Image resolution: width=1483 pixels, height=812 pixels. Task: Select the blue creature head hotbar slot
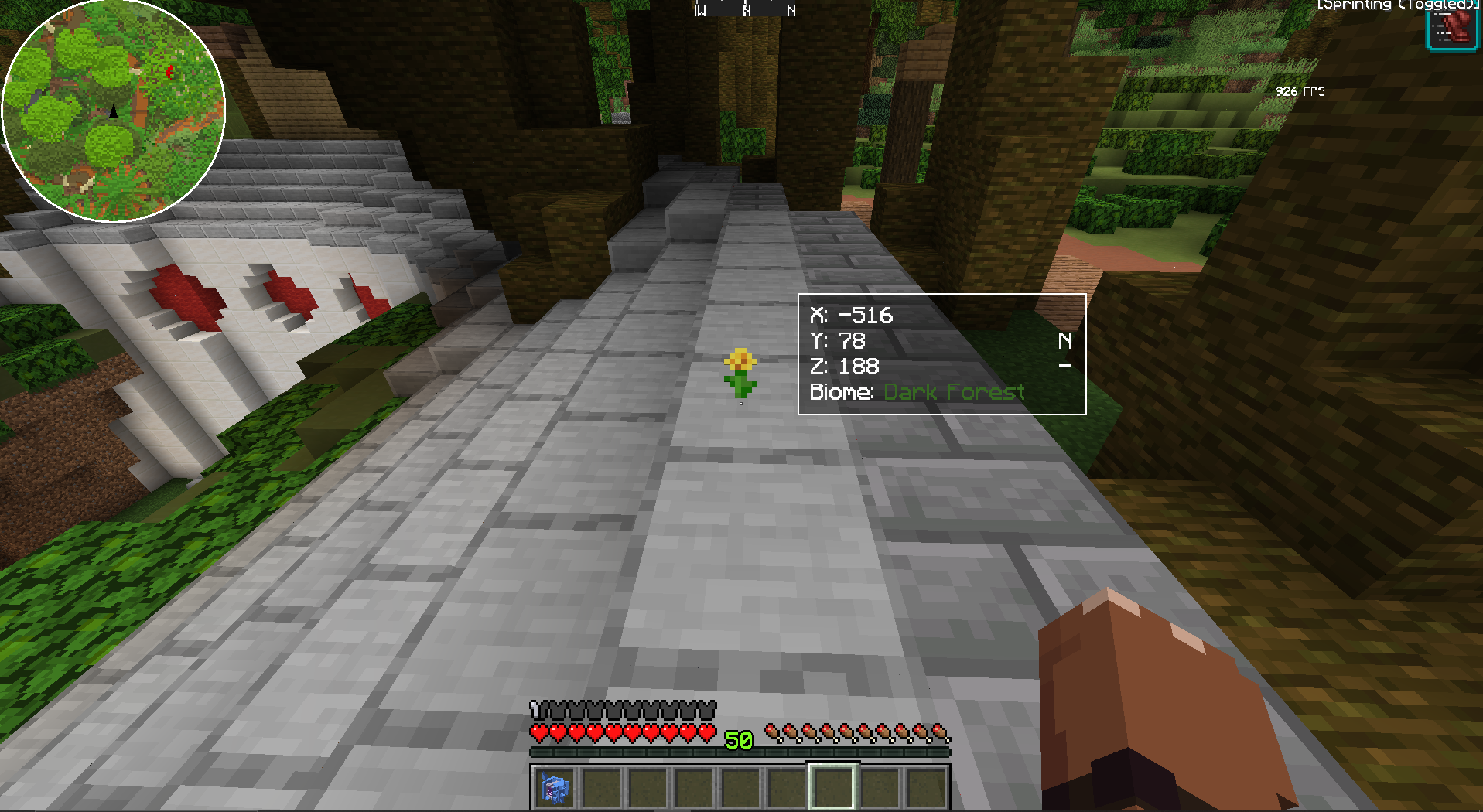click(x=554, y=787)
